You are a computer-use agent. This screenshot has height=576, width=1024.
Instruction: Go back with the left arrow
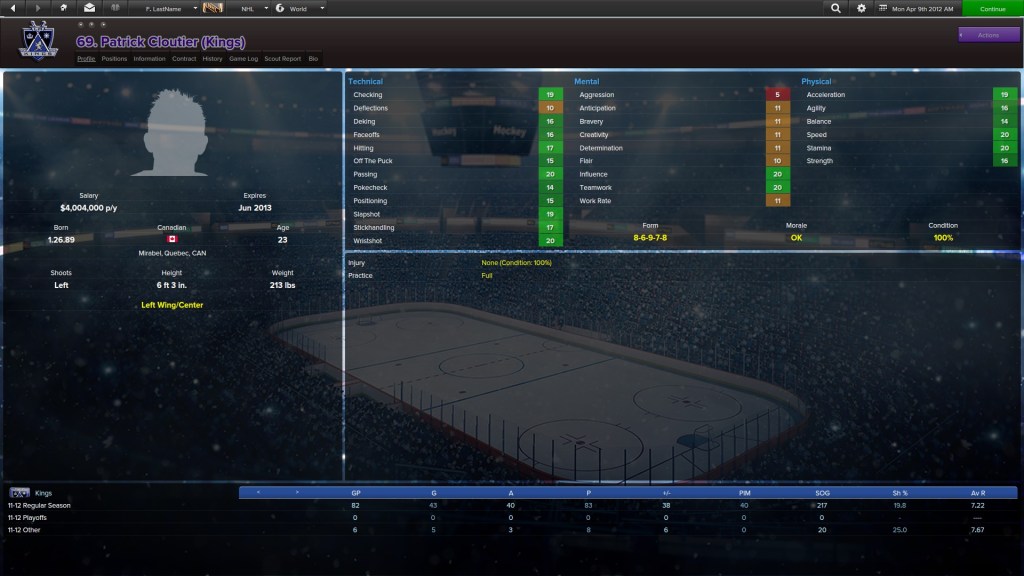[15, 8]
